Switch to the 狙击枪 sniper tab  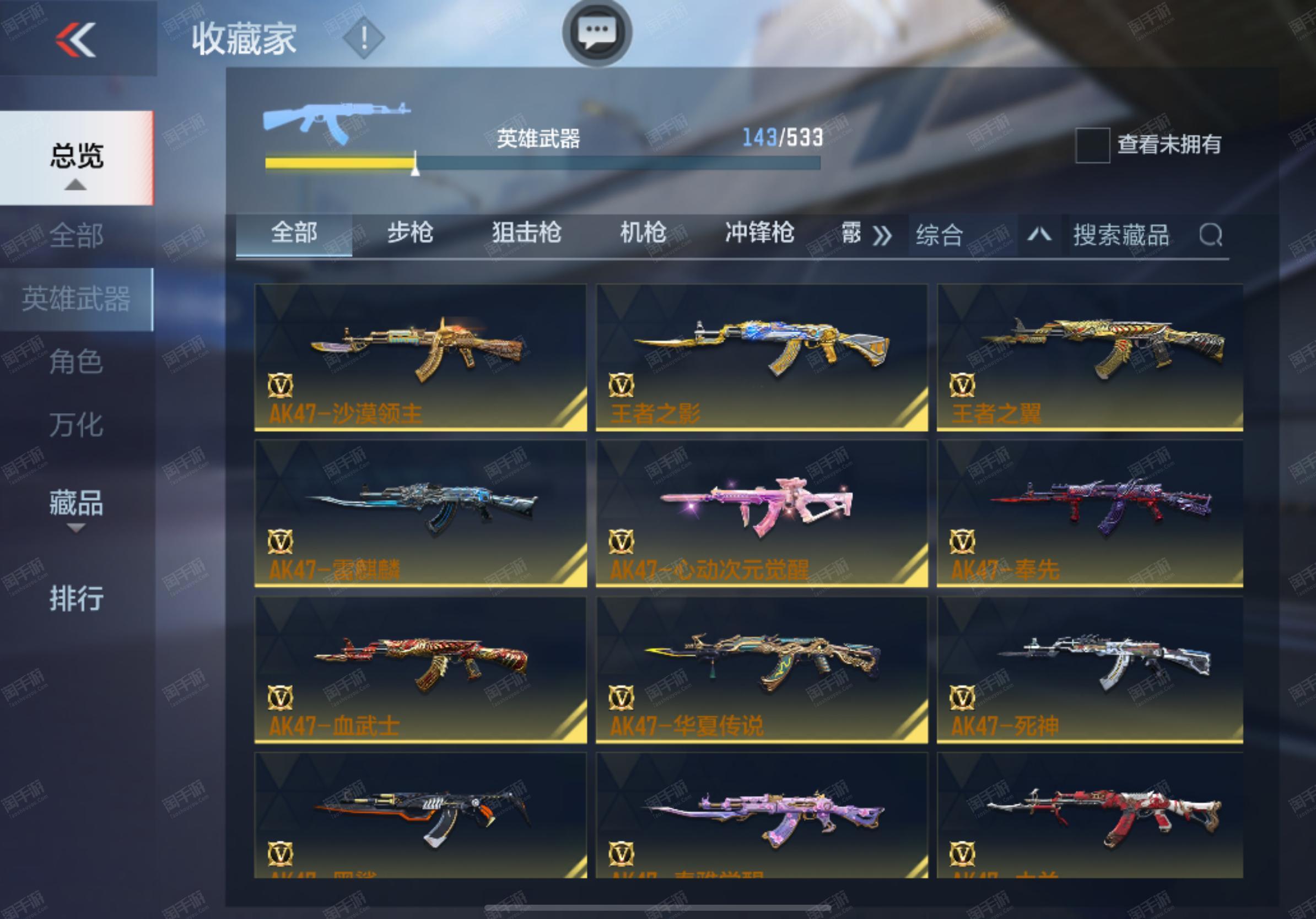[x=526, y=233]
